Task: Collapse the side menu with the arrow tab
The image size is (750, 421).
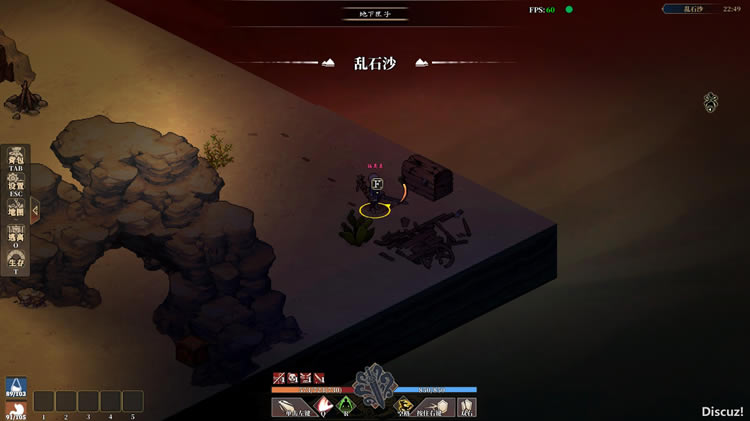Action: (35, 211)
